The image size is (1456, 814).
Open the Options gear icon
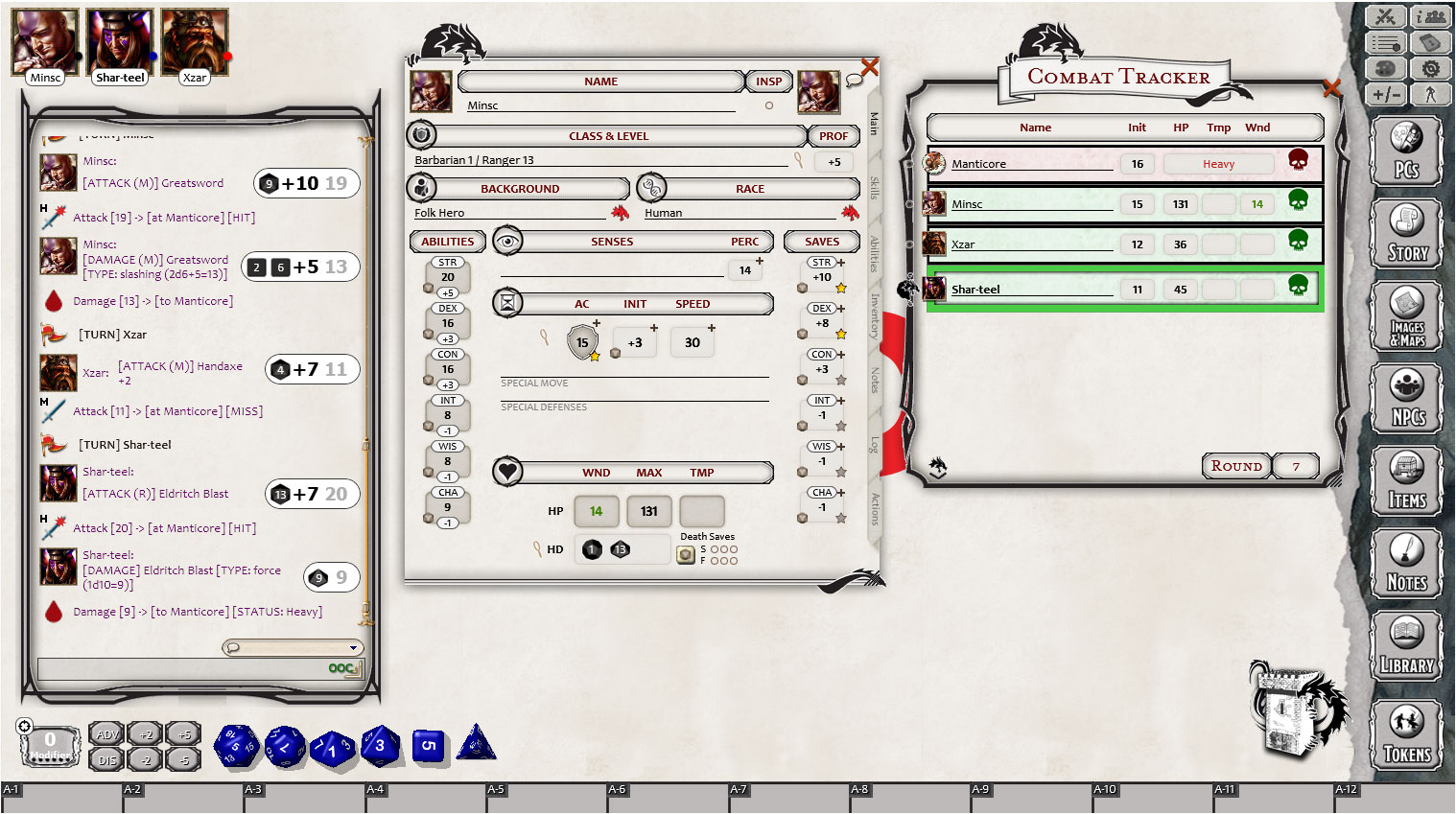(x=1430, y=68)
